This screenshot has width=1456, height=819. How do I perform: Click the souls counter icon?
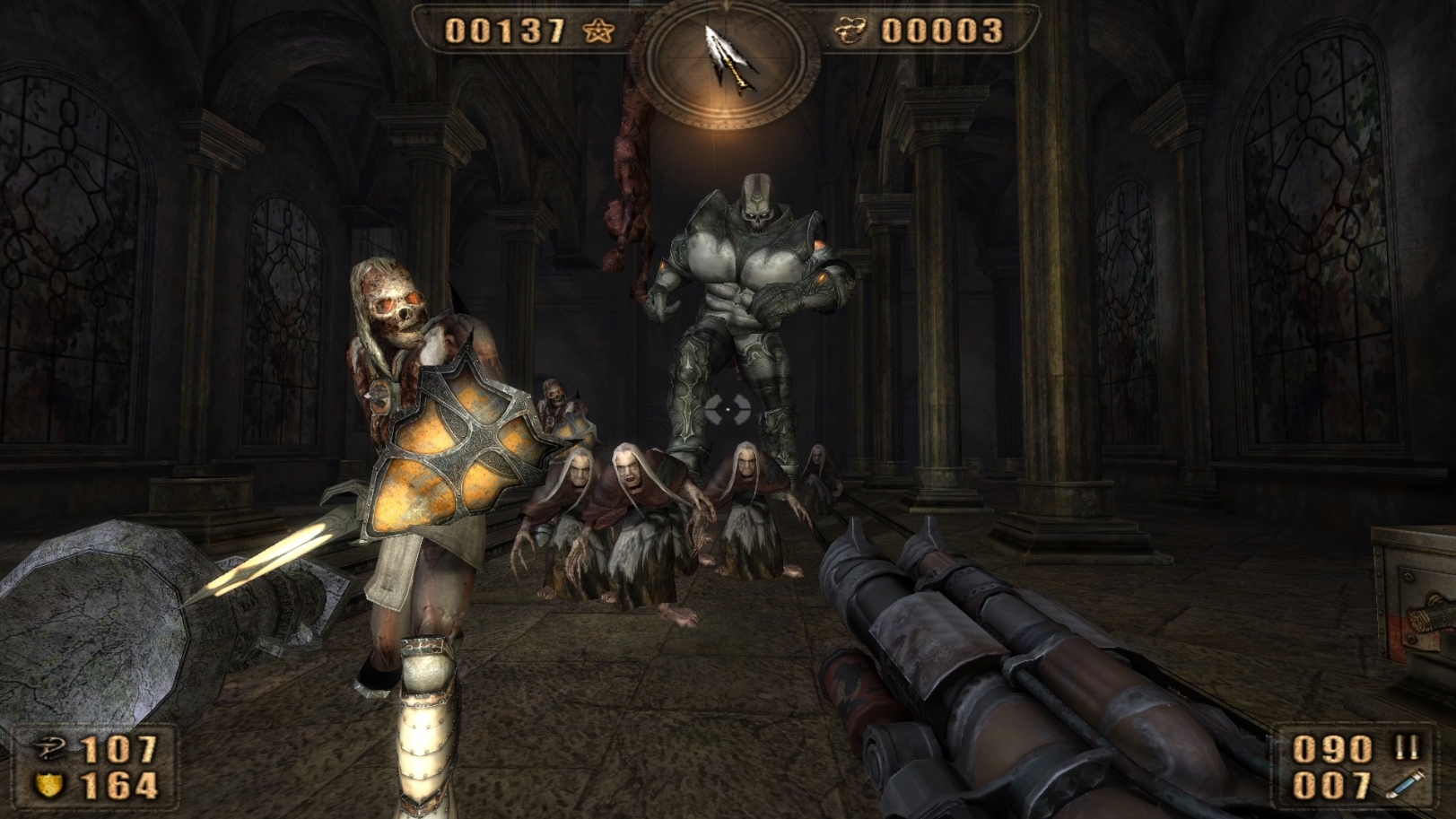pyautogui.click(x=850, y=31)
